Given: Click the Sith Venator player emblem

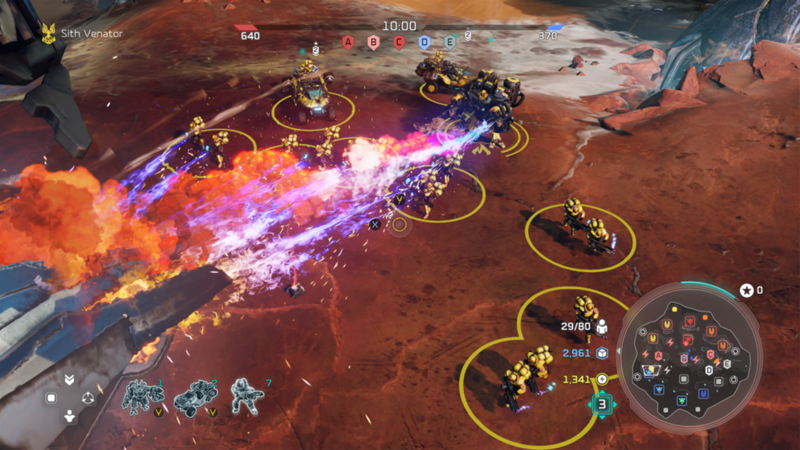Looking at the screenshot, I should click(46, 32).
